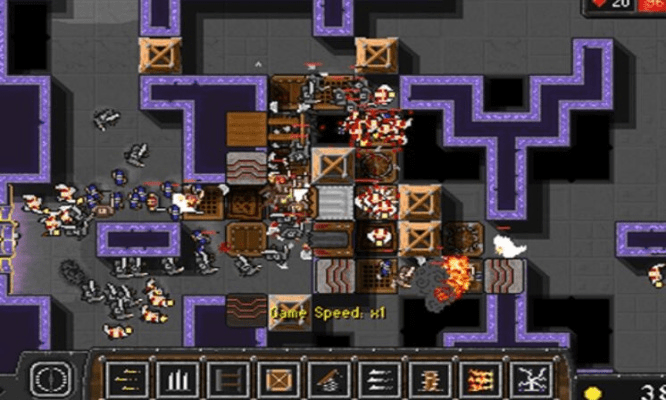The image size is (666, 400).
Task: Pick the wooden crate trap
Action: tap(276, 379)
